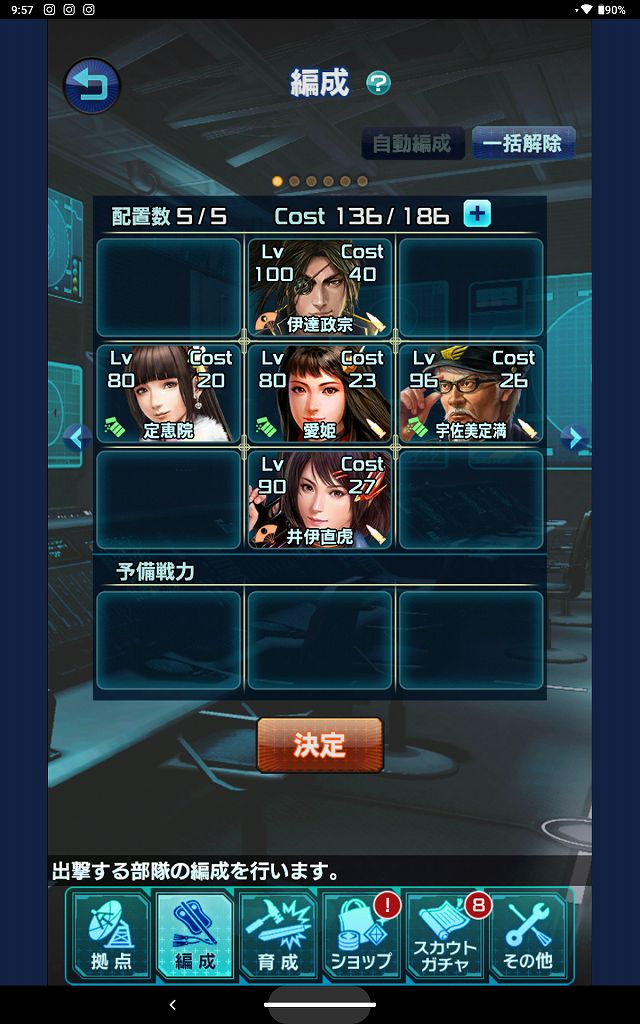Screen dimensions: 640x1024
Task: Open the 育成 training menu
Action: click(277, 934)
